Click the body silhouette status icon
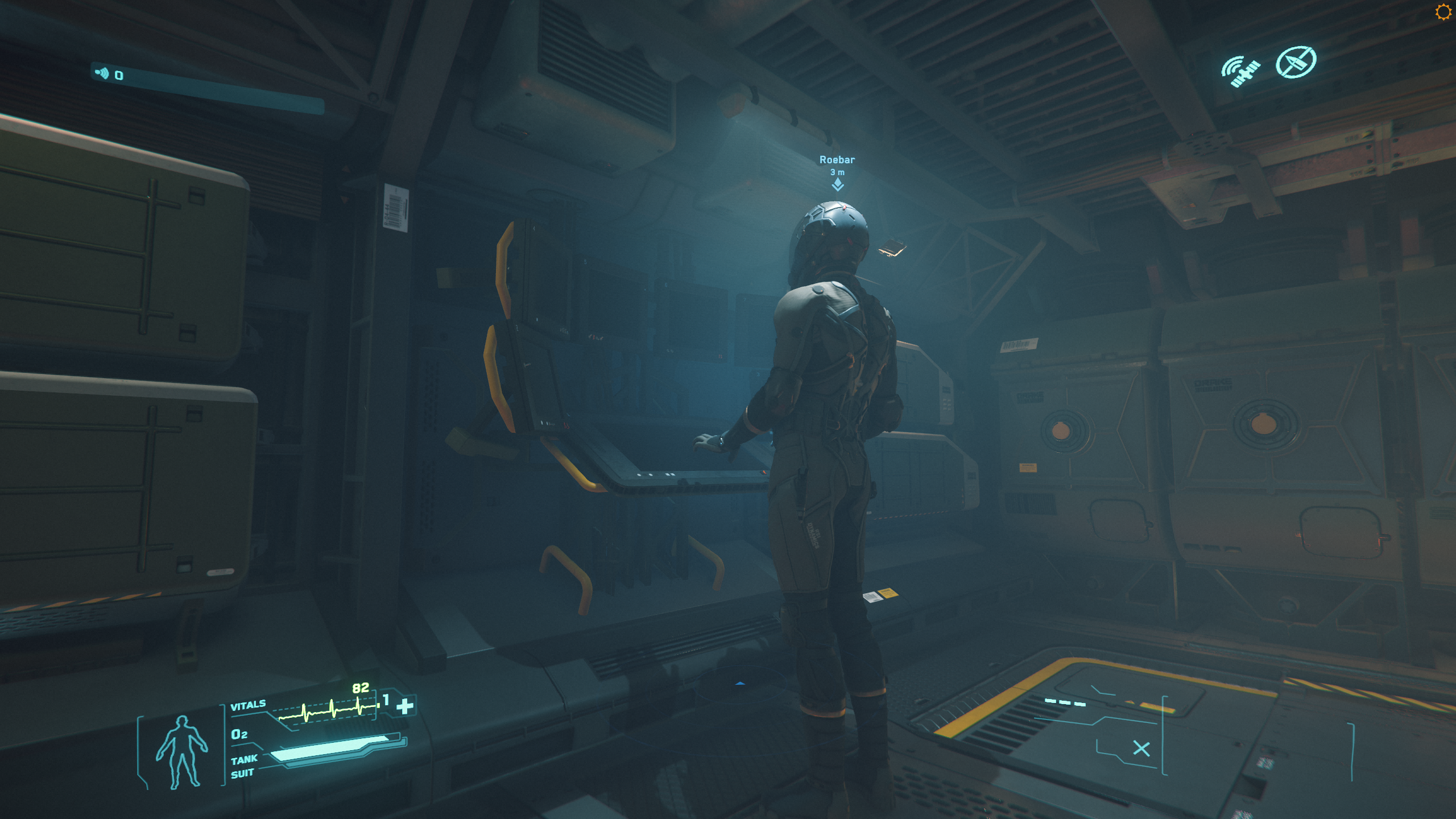 (182, 751)
